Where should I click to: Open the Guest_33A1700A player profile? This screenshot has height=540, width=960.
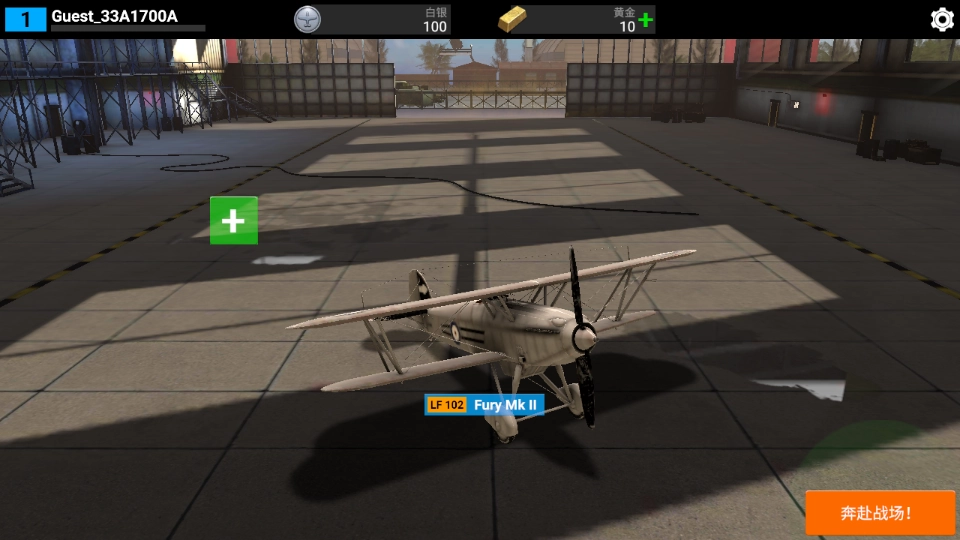coord(114,17)
